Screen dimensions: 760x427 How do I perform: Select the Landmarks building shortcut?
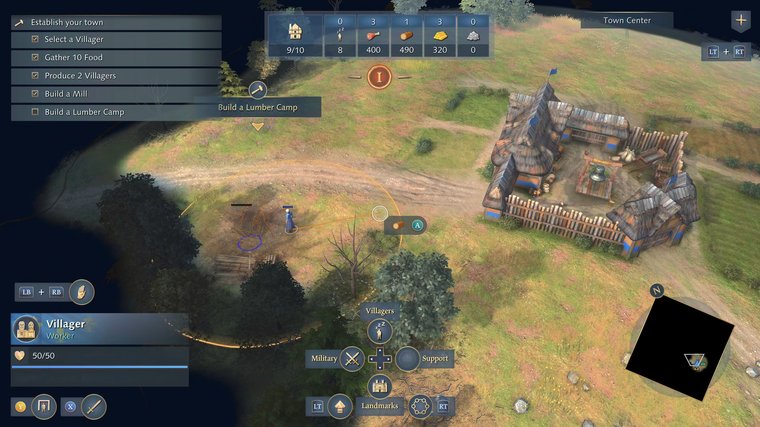pyautogui.click(x=380, y=385)
